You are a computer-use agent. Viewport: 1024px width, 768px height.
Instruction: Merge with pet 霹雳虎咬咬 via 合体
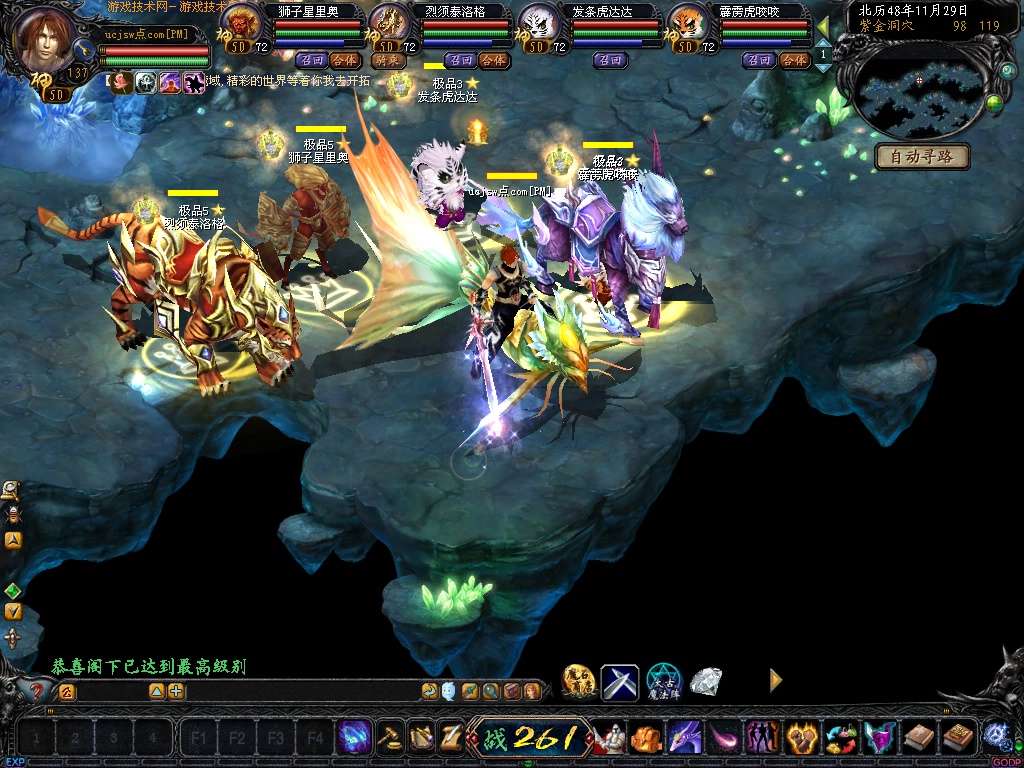pos(793,60)
